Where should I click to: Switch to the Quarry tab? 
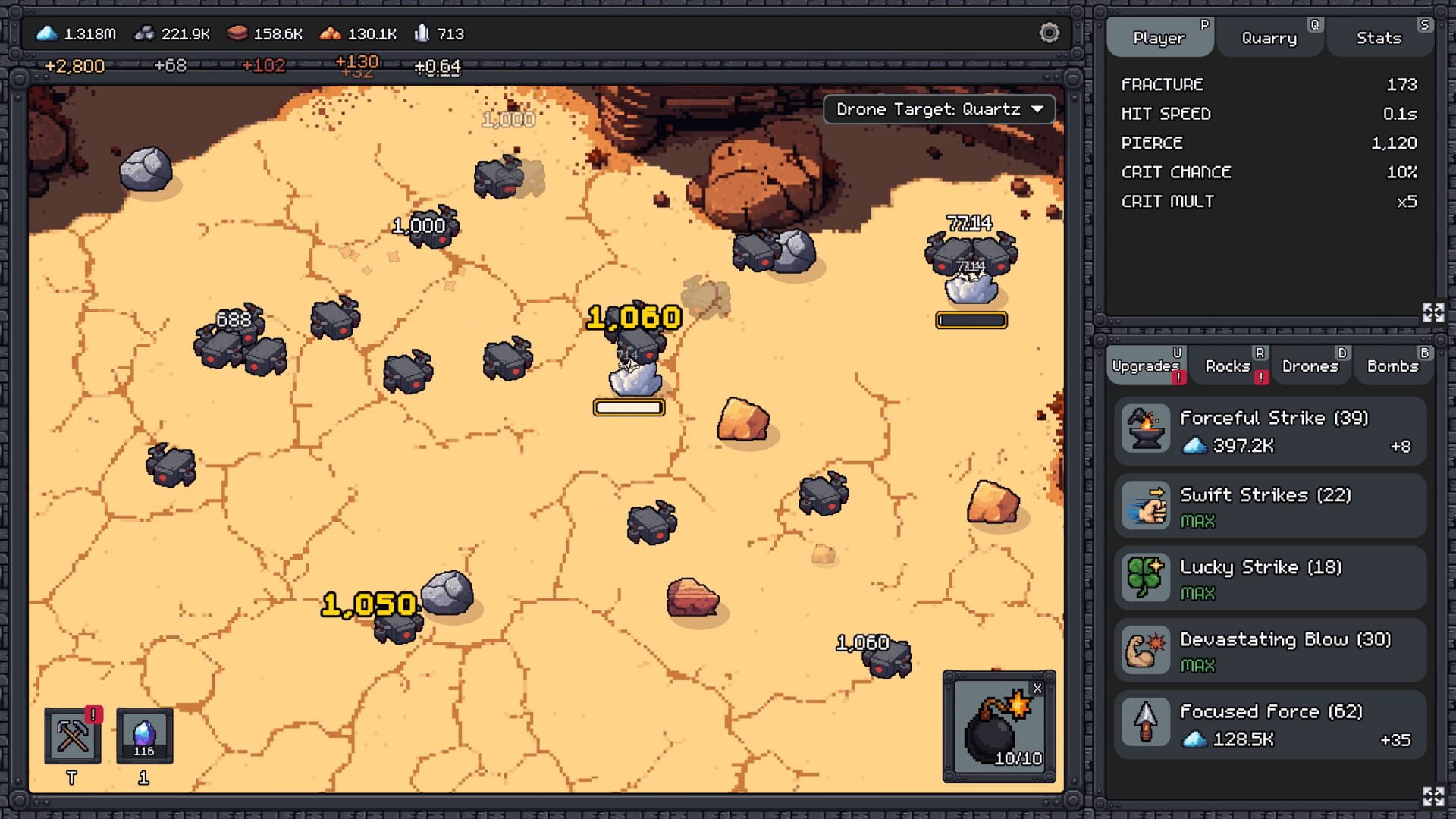point(1269,38)
